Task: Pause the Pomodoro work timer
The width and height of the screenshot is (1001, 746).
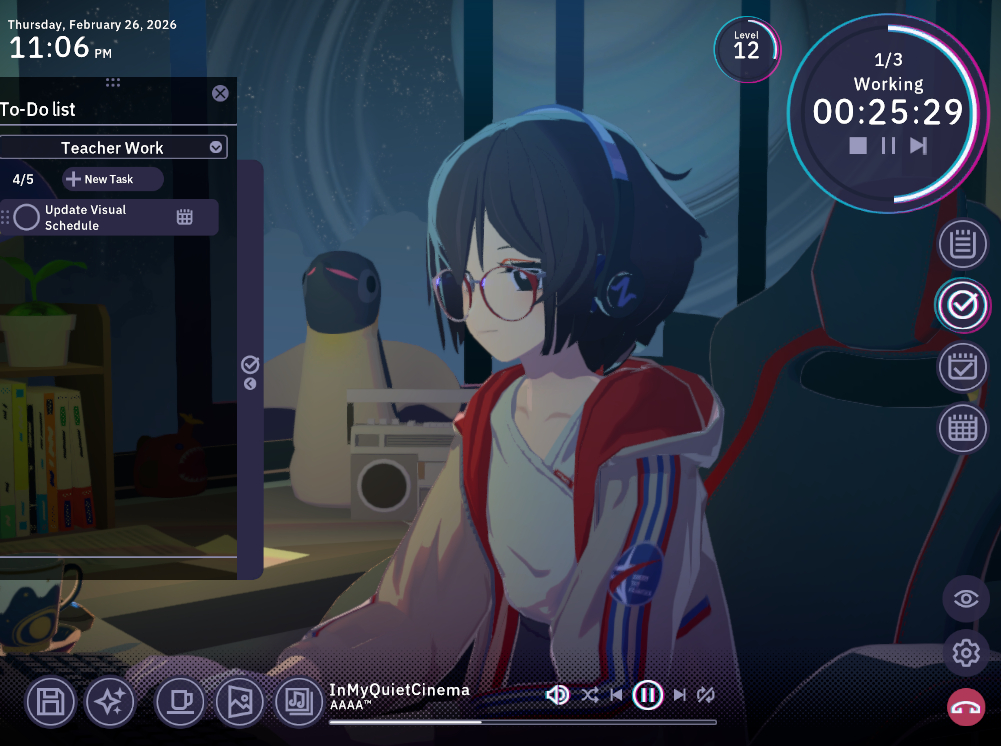Action: [888, 146]
